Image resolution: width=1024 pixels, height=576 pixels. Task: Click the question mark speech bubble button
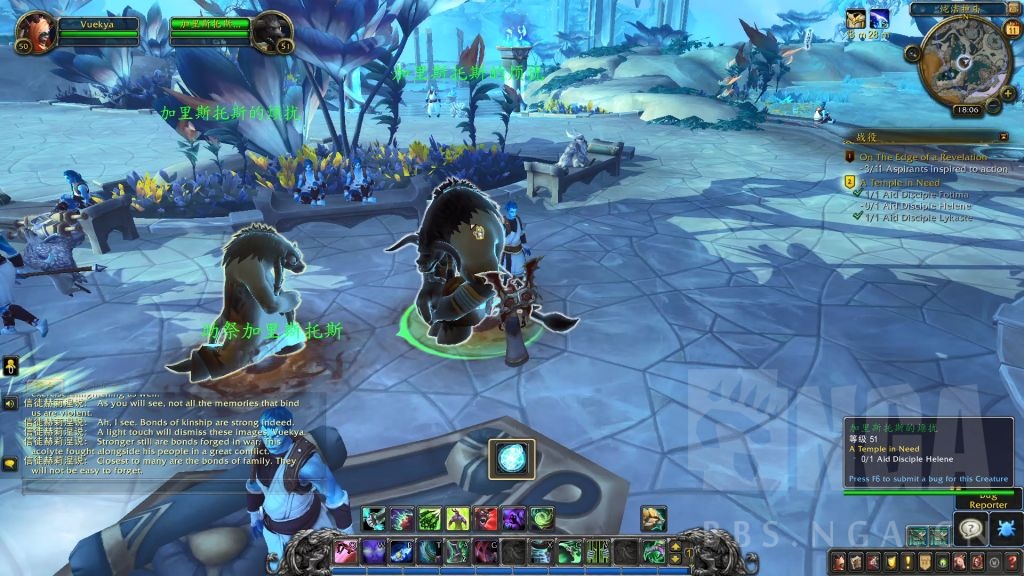click(970, 528)
